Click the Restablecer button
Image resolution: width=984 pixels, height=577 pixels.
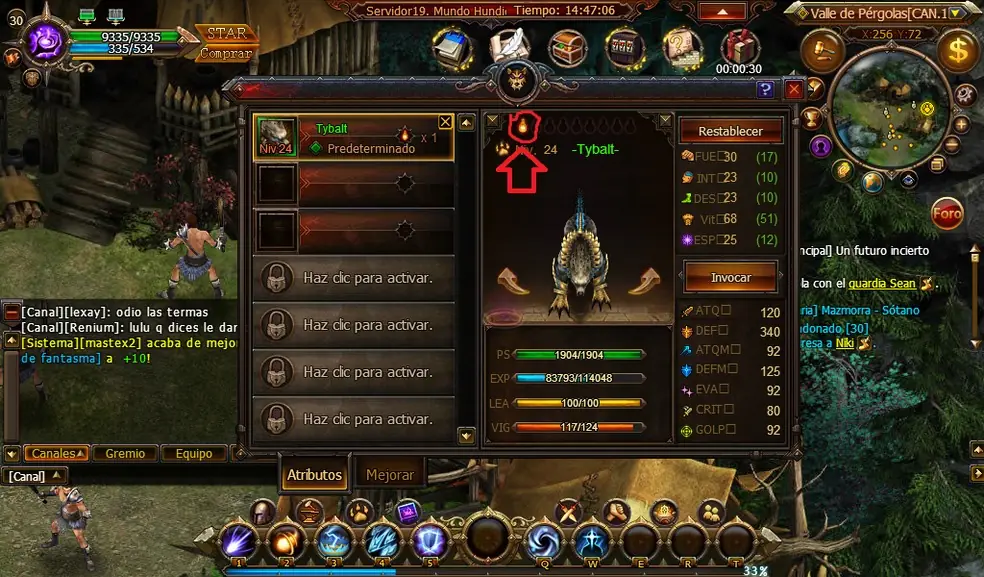(730, 131)
